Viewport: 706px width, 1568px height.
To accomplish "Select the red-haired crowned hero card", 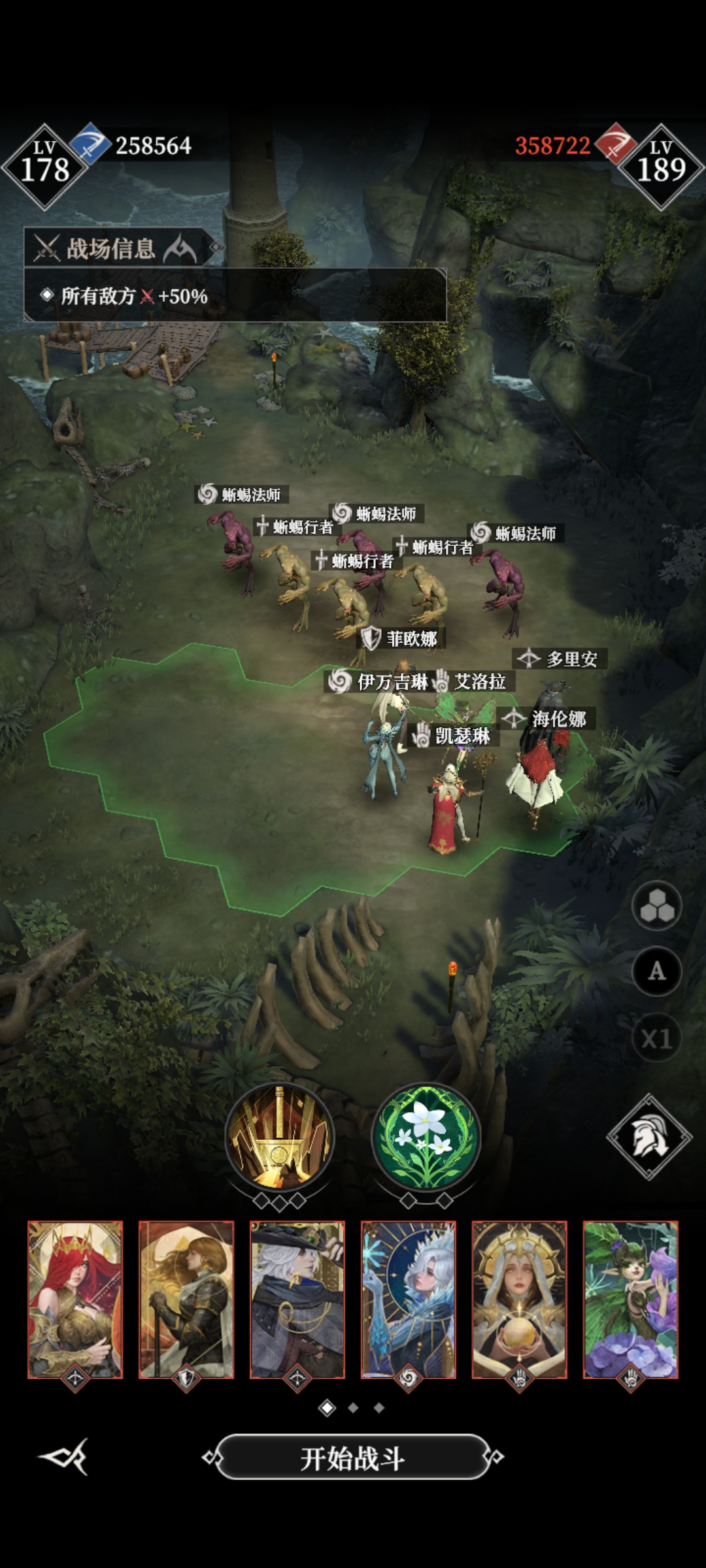I will pos(75,1299).
